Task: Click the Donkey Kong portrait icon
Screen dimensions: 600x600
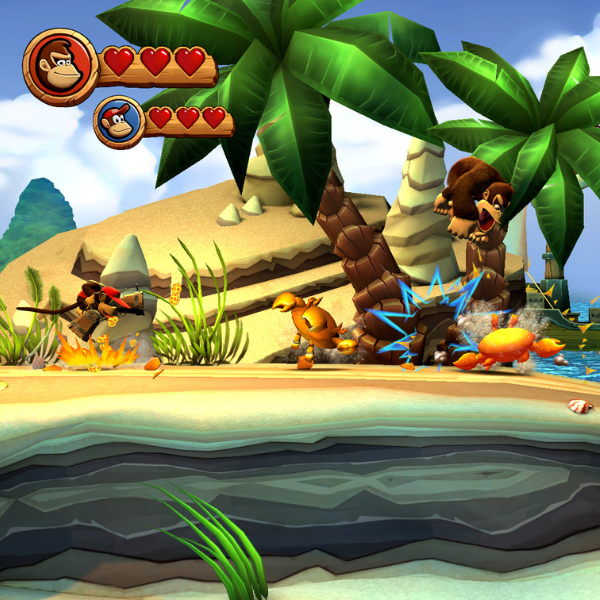Action: [x=60, y=65]
